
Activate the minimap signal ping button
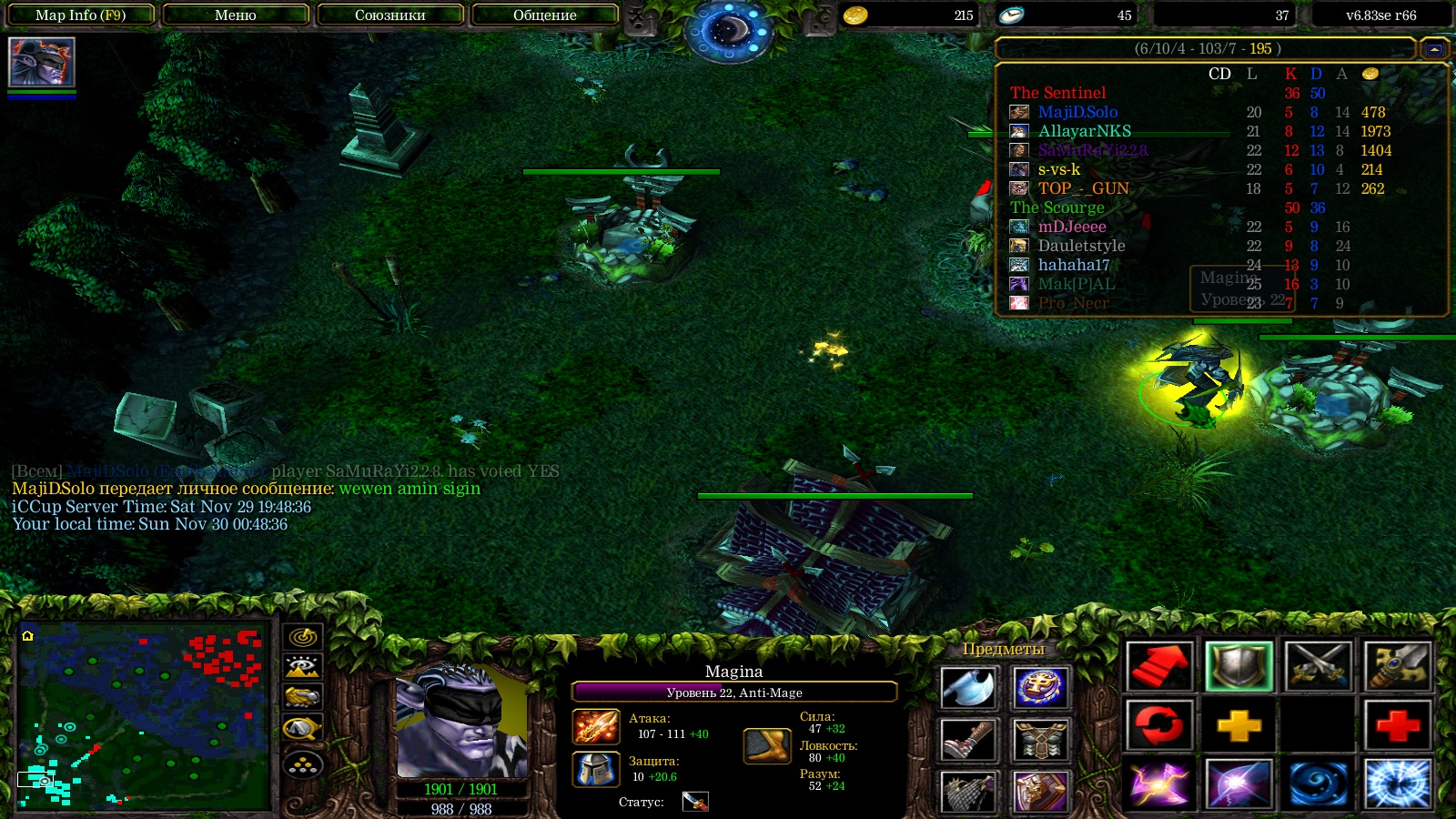click(x=302, y=637)
